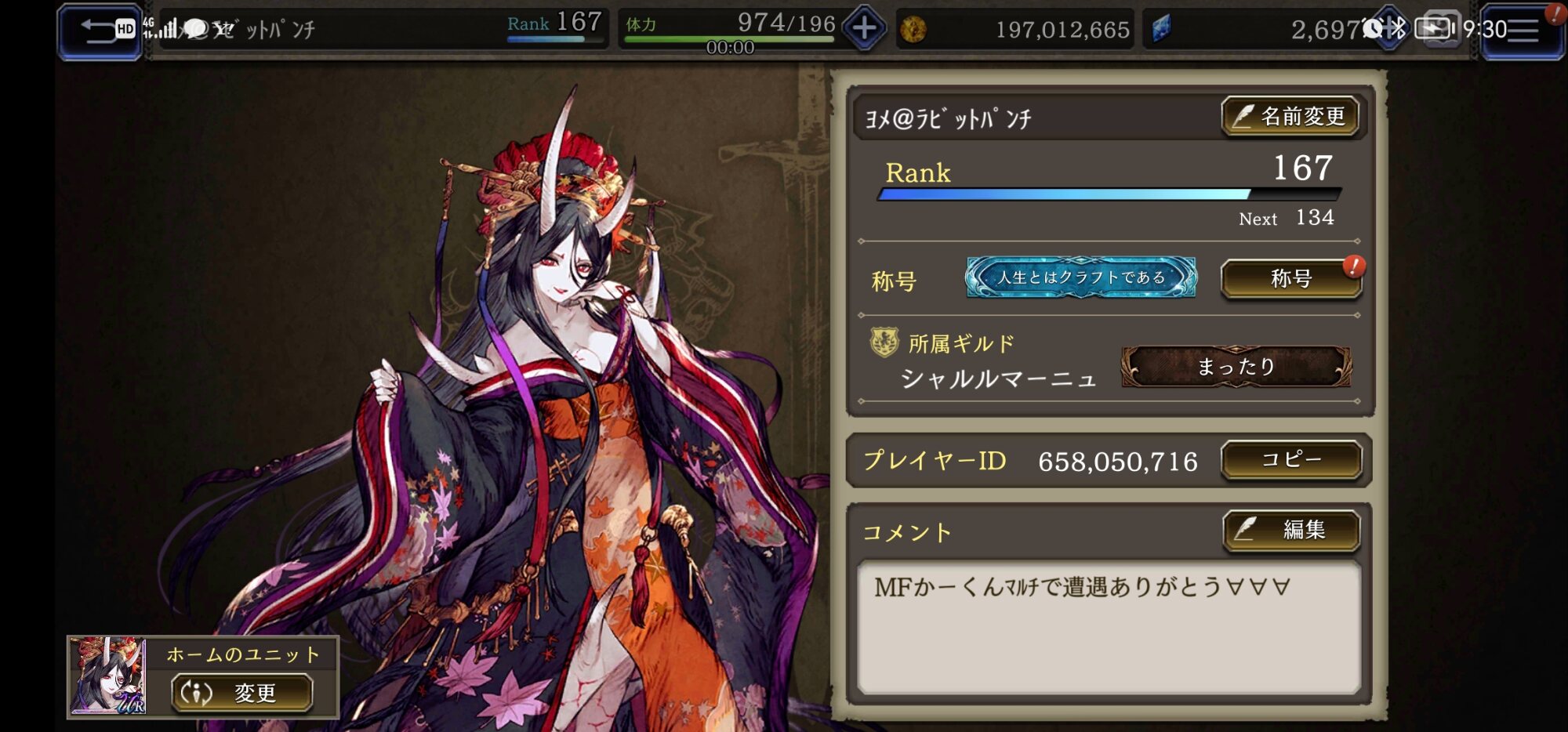Open the hamburger menu in the corner

click(1522, 31)
